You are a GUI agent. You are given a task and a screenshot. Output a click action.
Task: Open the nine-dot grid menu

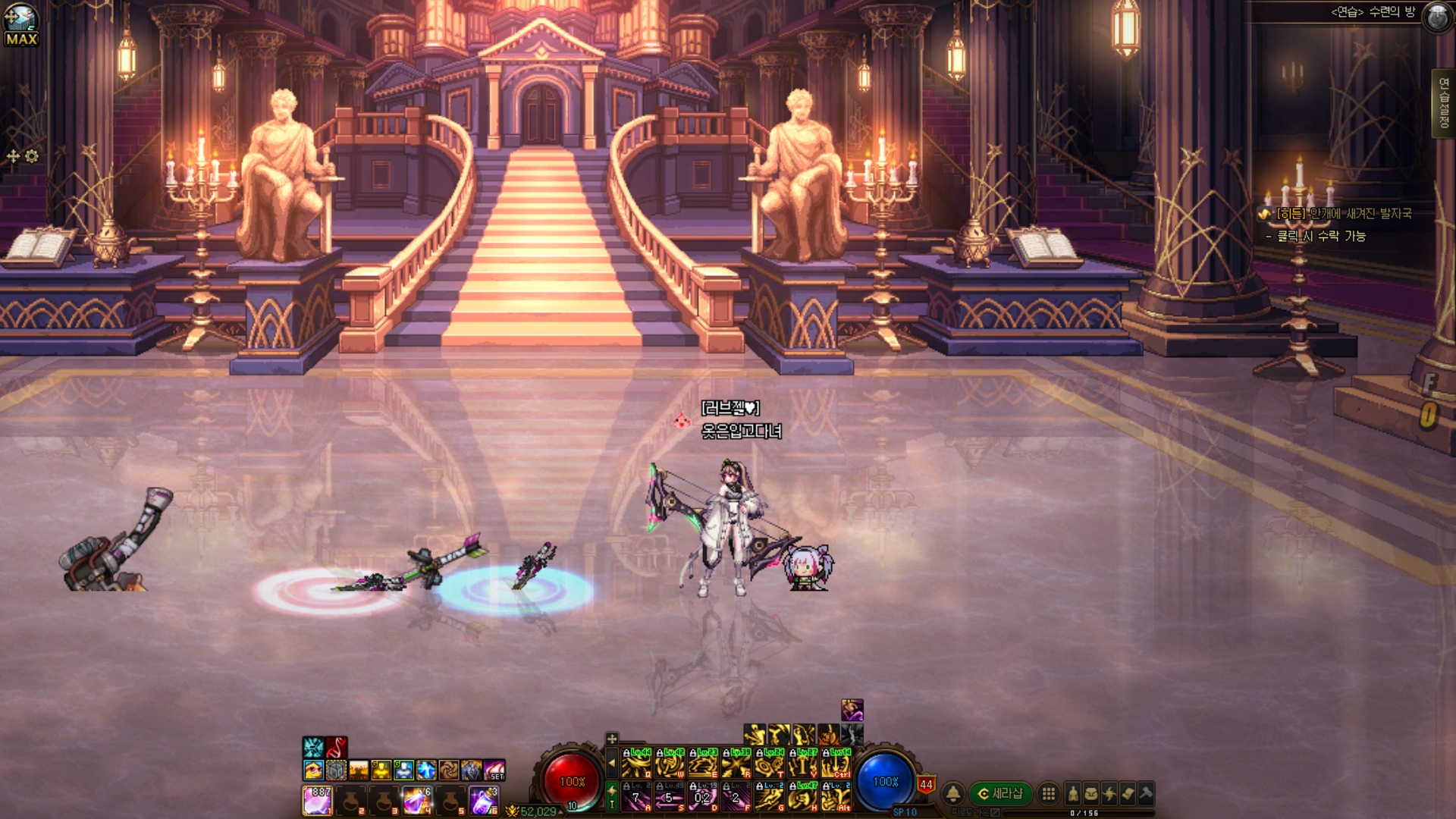[1049, 793]
